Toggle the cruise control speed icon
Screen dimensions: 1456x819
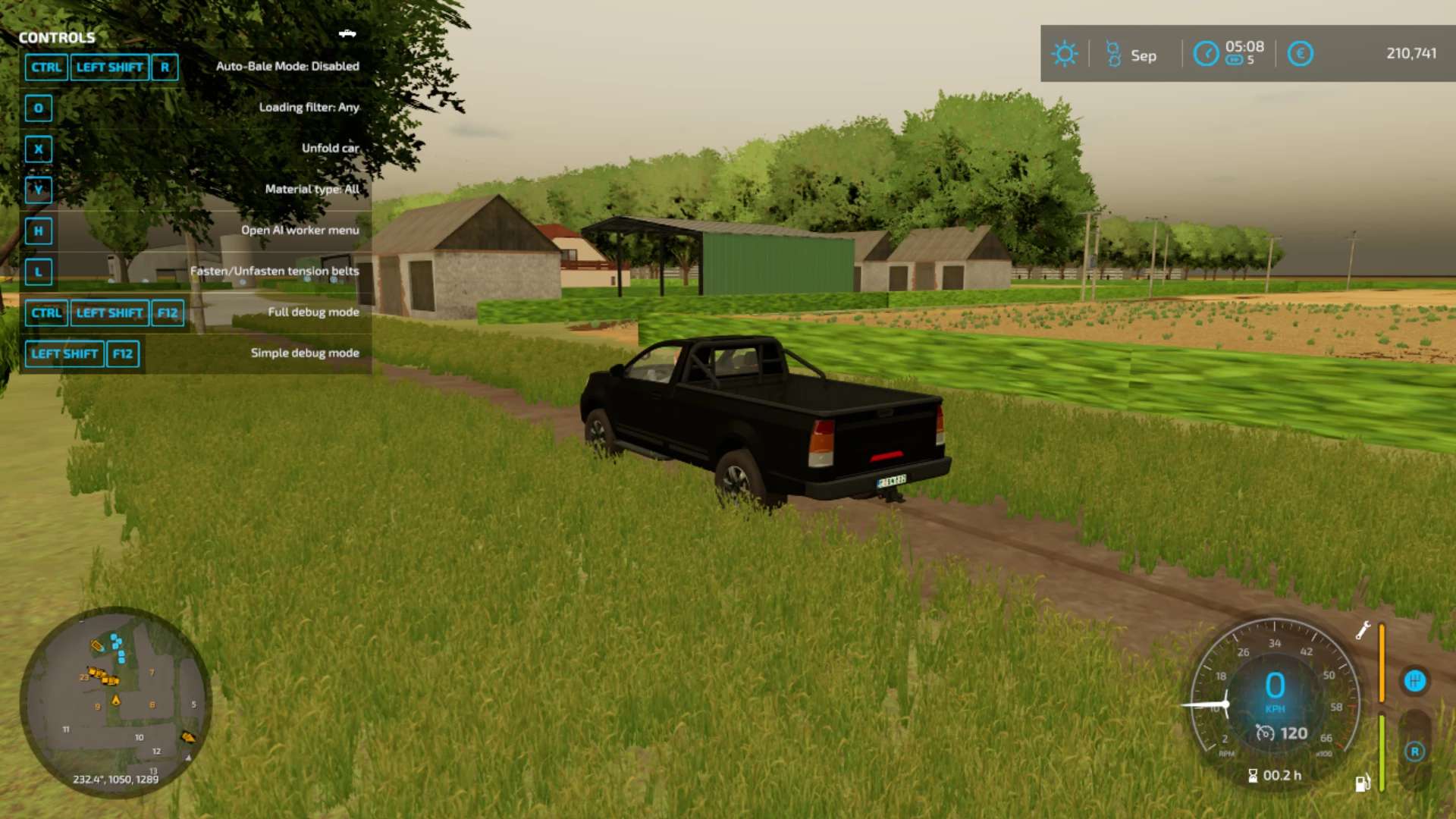[1264, 733]
